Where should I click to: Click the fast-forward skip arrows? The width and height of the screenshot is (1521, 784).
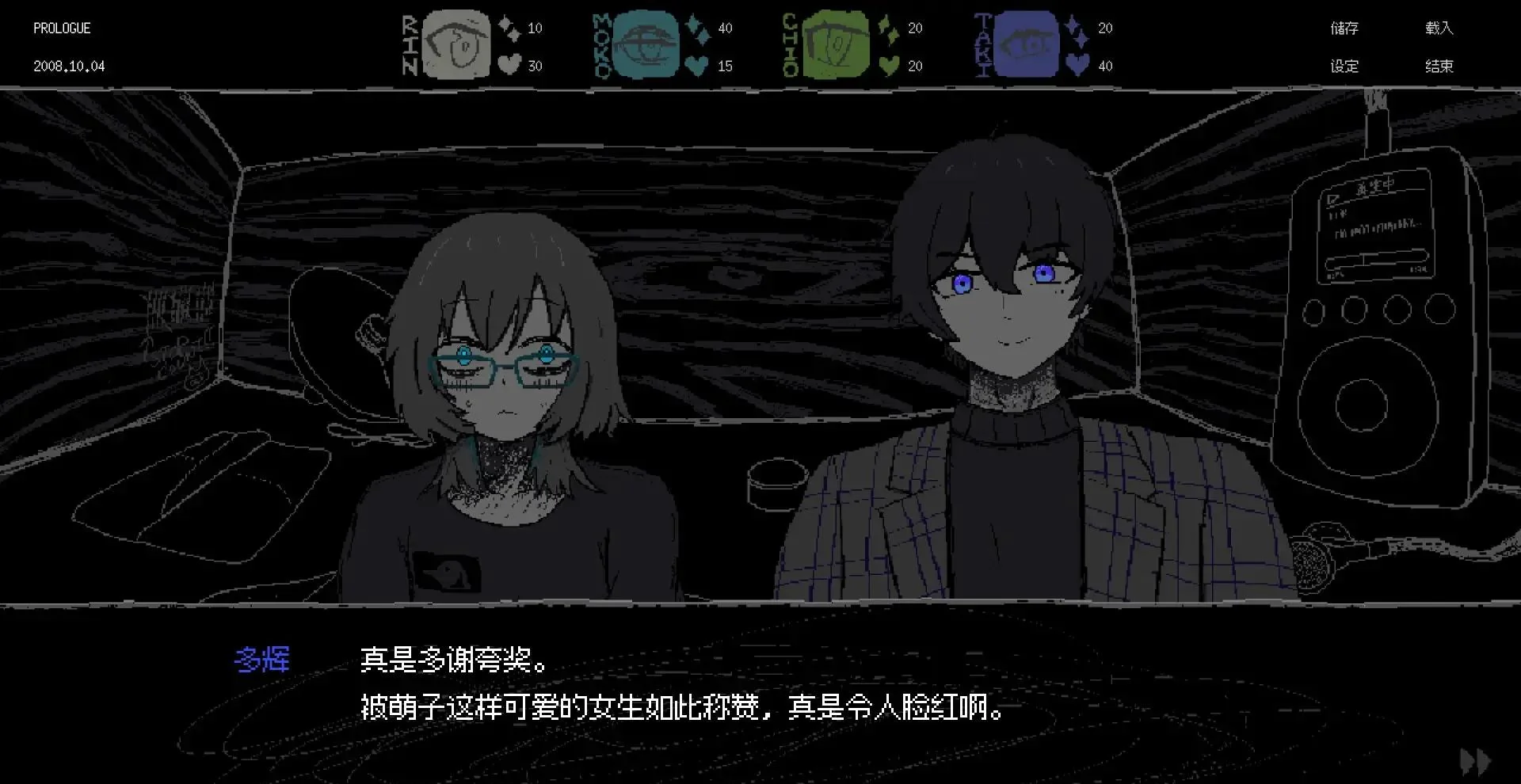[x=1477, y=760]
